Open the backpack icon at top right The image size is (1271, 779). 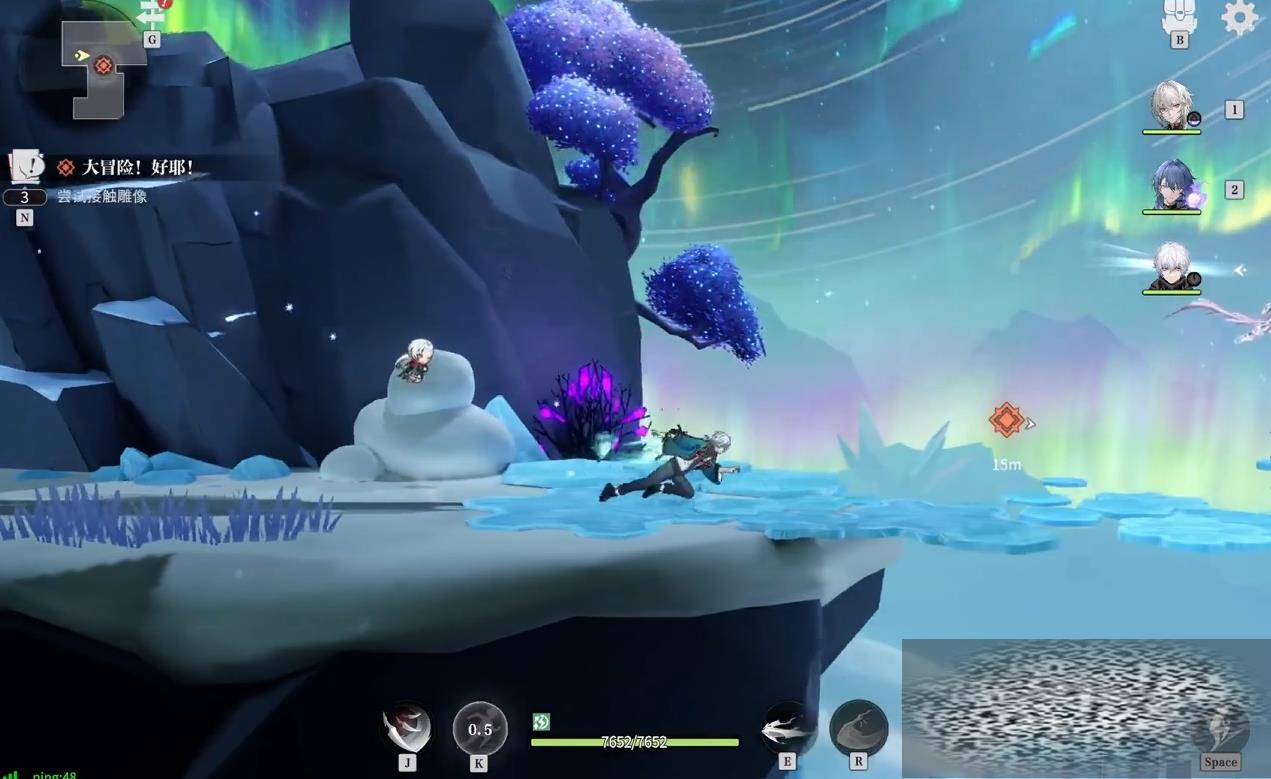[1179, 15]
